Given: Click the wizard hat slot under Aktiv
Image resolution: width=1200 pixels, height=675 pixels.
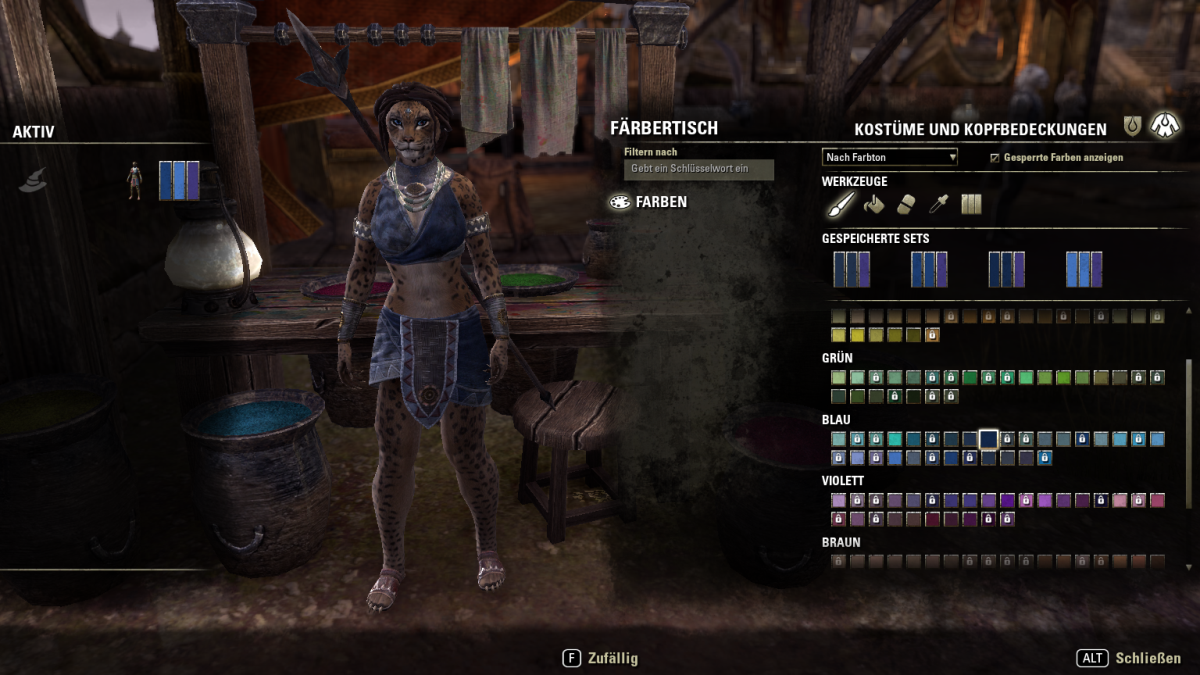Looking at the screenshot, I should [33, 180].
